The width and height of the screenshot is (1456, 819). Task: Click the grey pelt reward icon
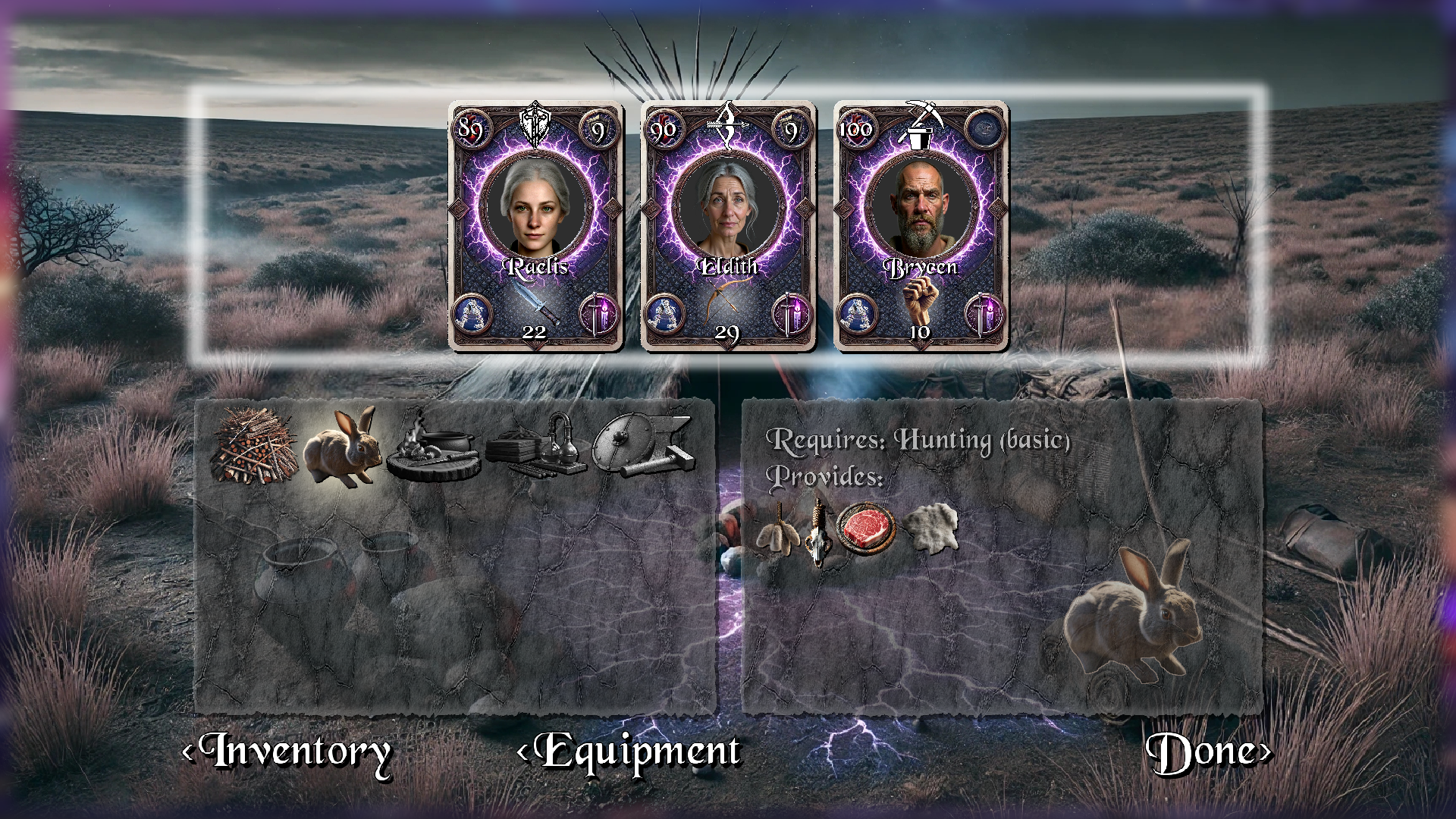[x=932, y=527]
